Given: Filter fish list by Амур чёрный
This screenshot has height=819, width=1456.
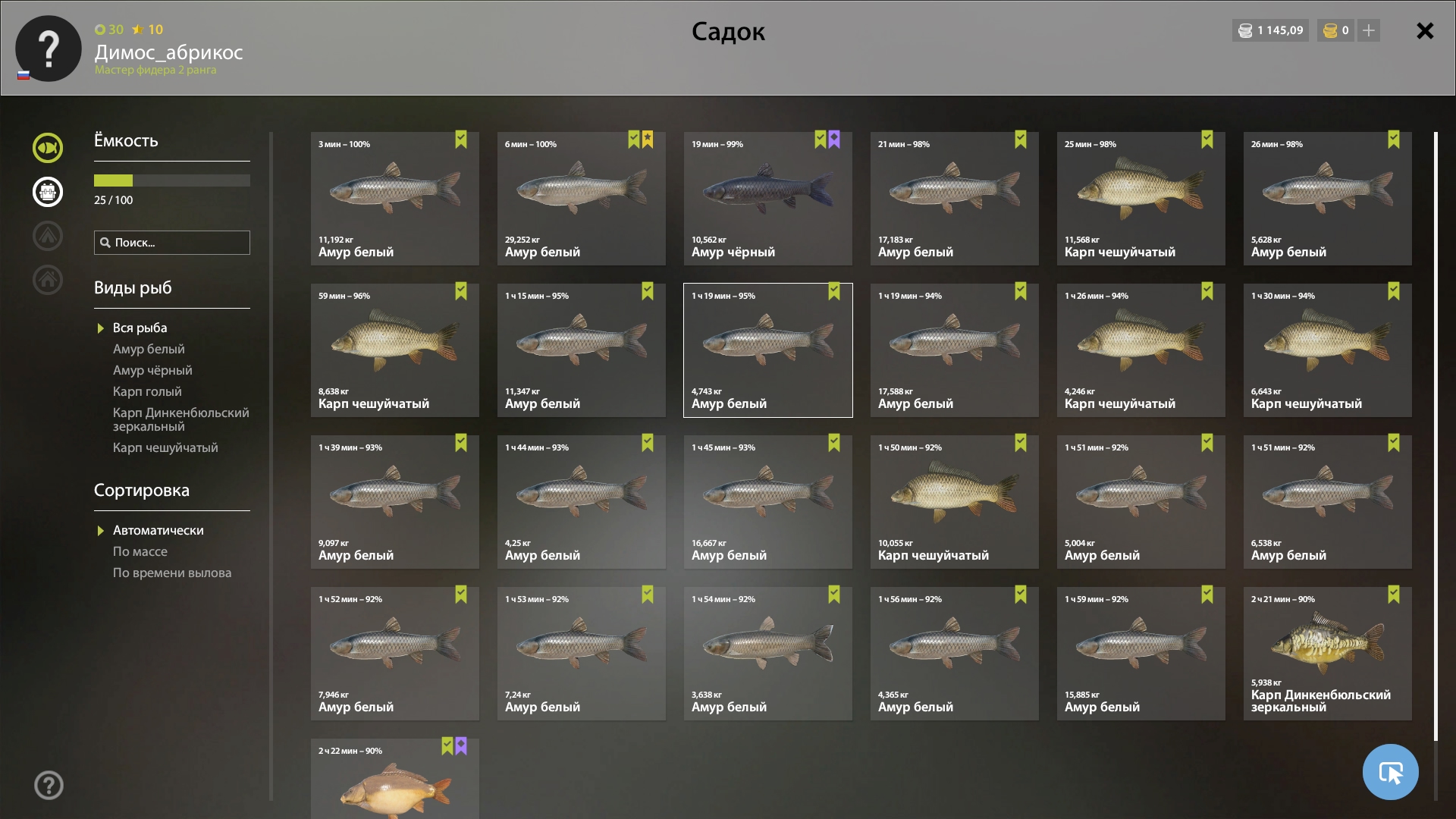Looking at the screenshot, I should coord(152,370).
